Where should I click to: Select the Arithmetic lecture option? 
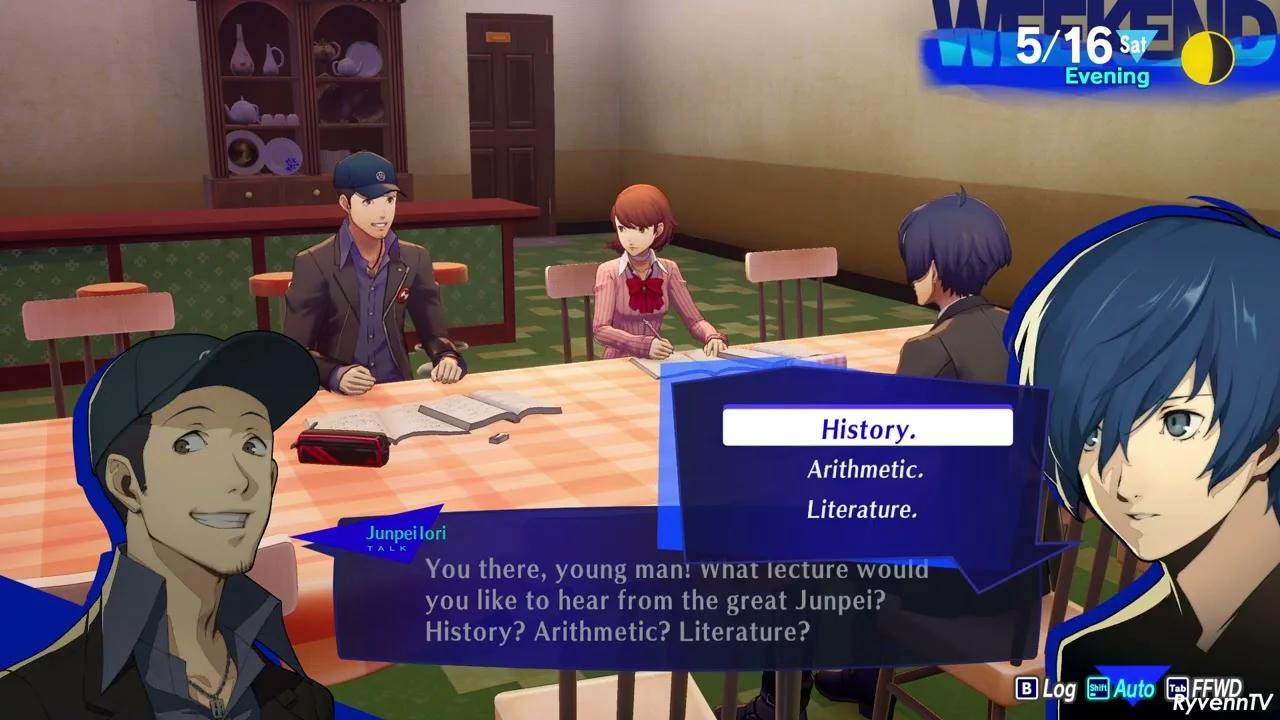click(x=864, y=469)
